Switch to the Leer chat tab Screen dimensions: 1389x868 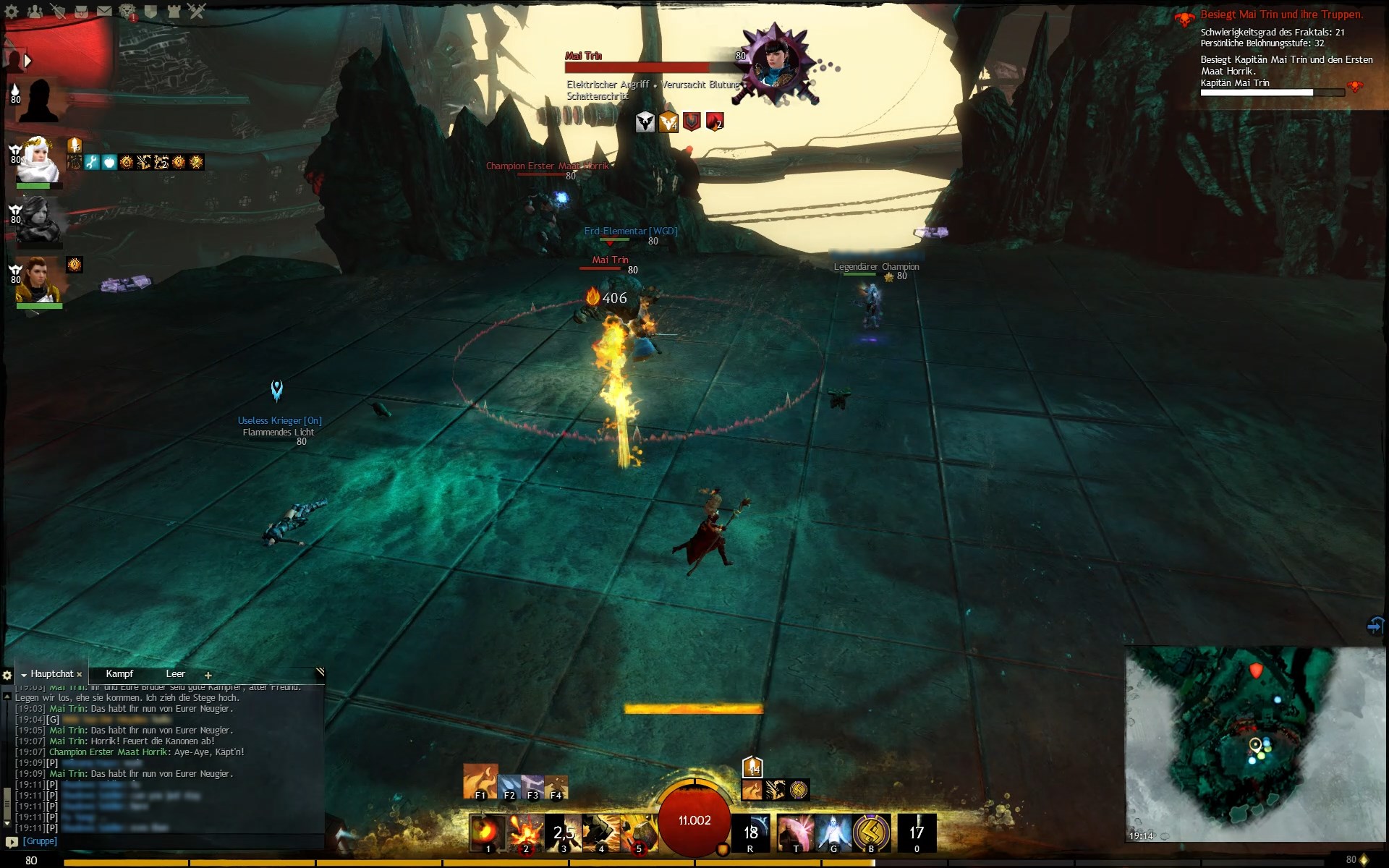(176, 673)
